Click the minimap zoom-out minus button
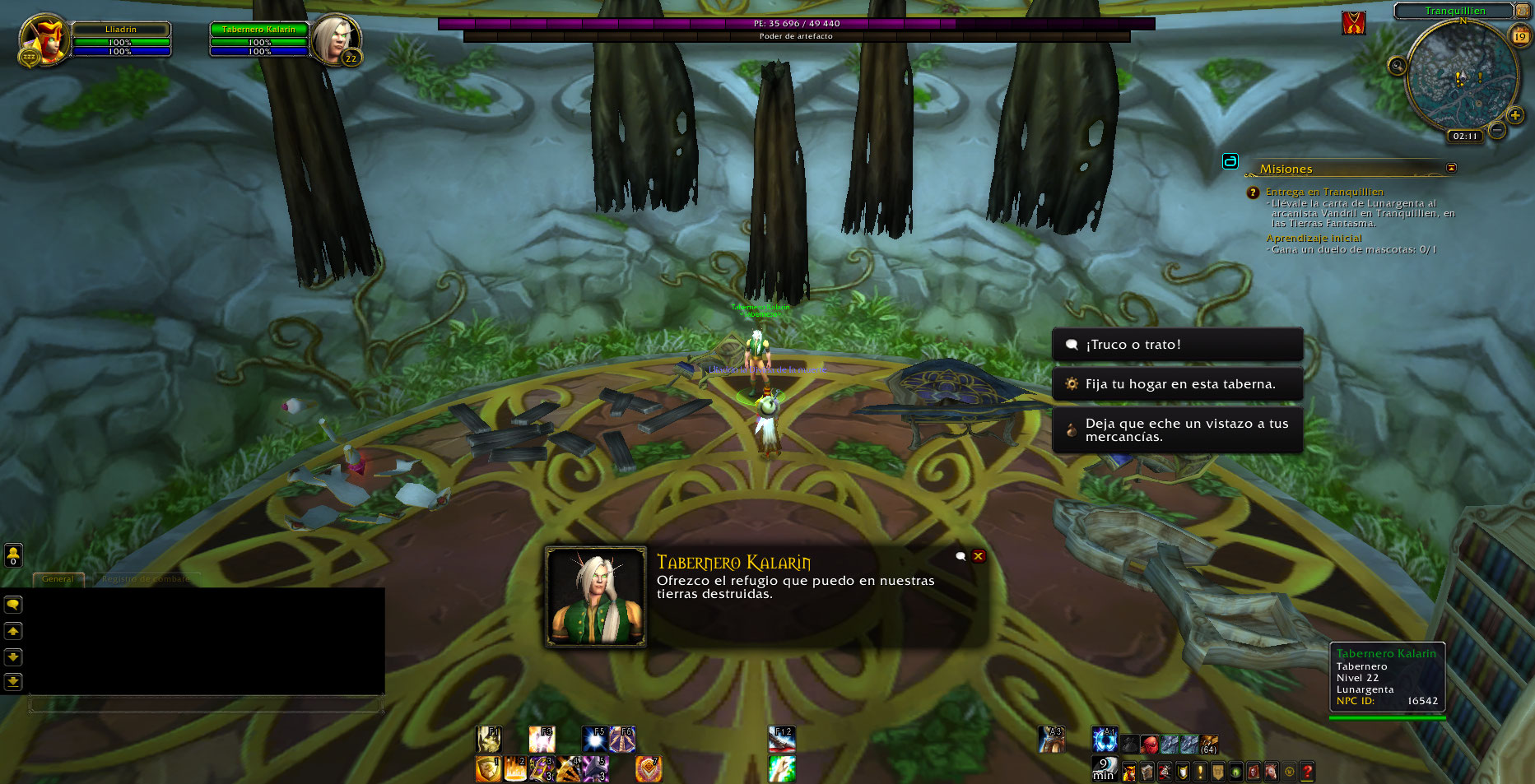 [x=1498, y=130]
